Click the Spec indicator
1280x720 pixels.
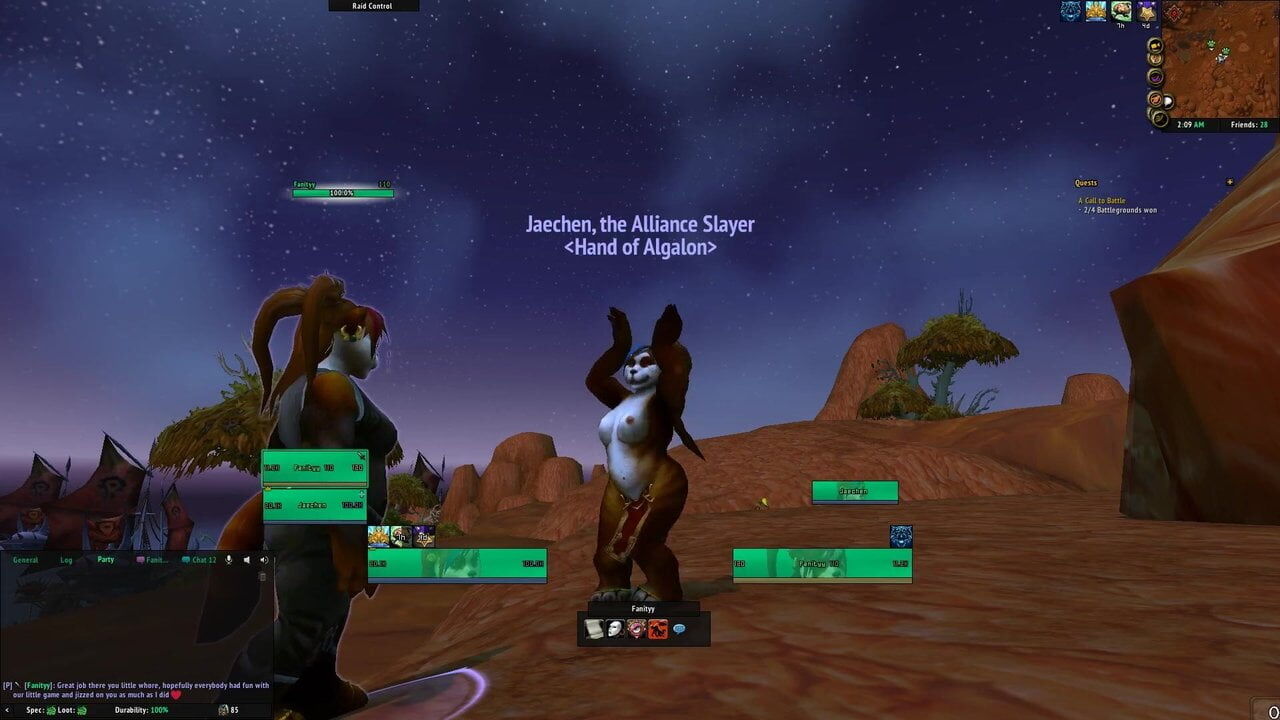coord(40,710)
